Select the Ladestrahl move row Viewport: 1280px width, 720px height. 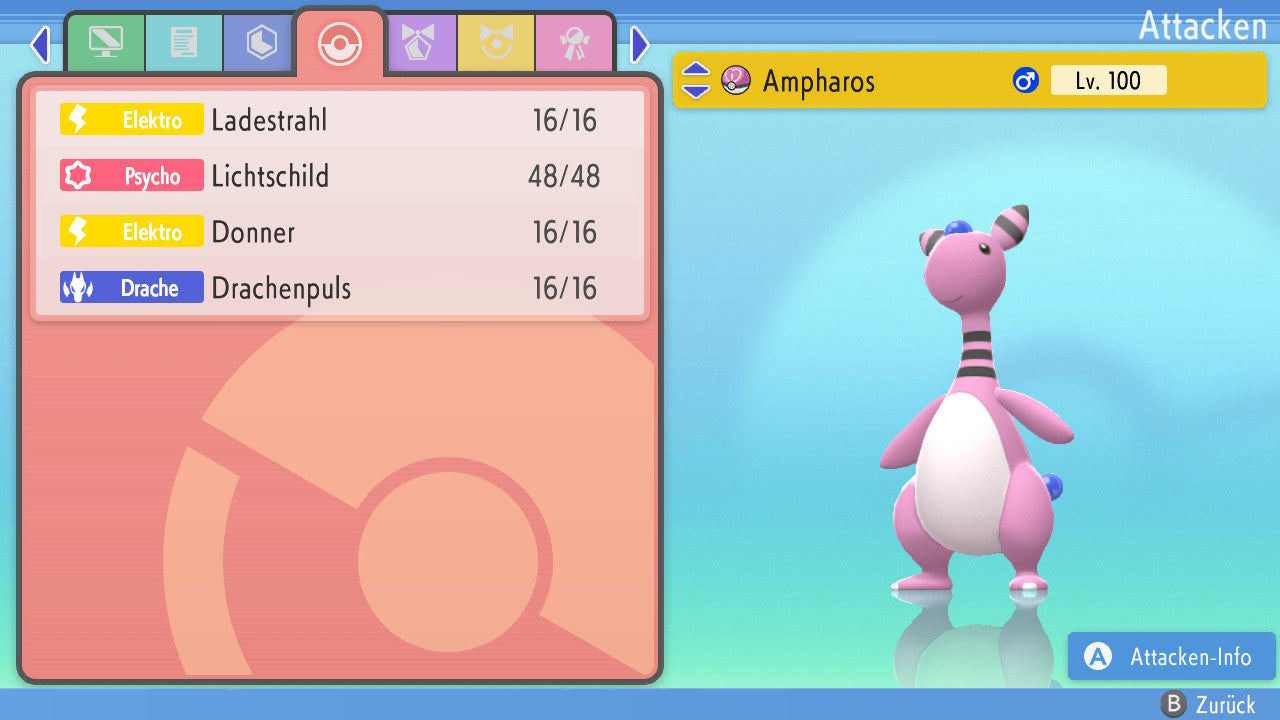[x=340, y=120]
